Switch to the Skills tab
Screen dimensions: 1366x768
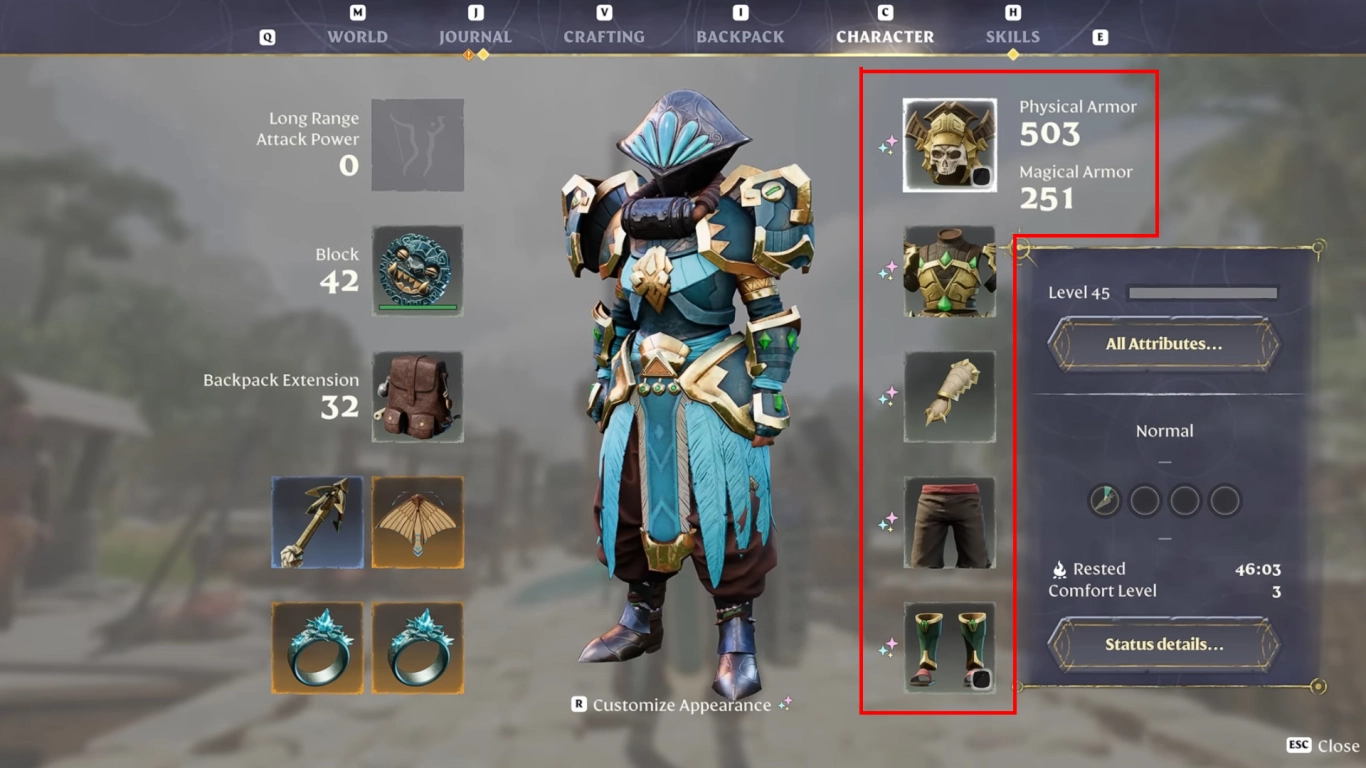point(1012,36)
